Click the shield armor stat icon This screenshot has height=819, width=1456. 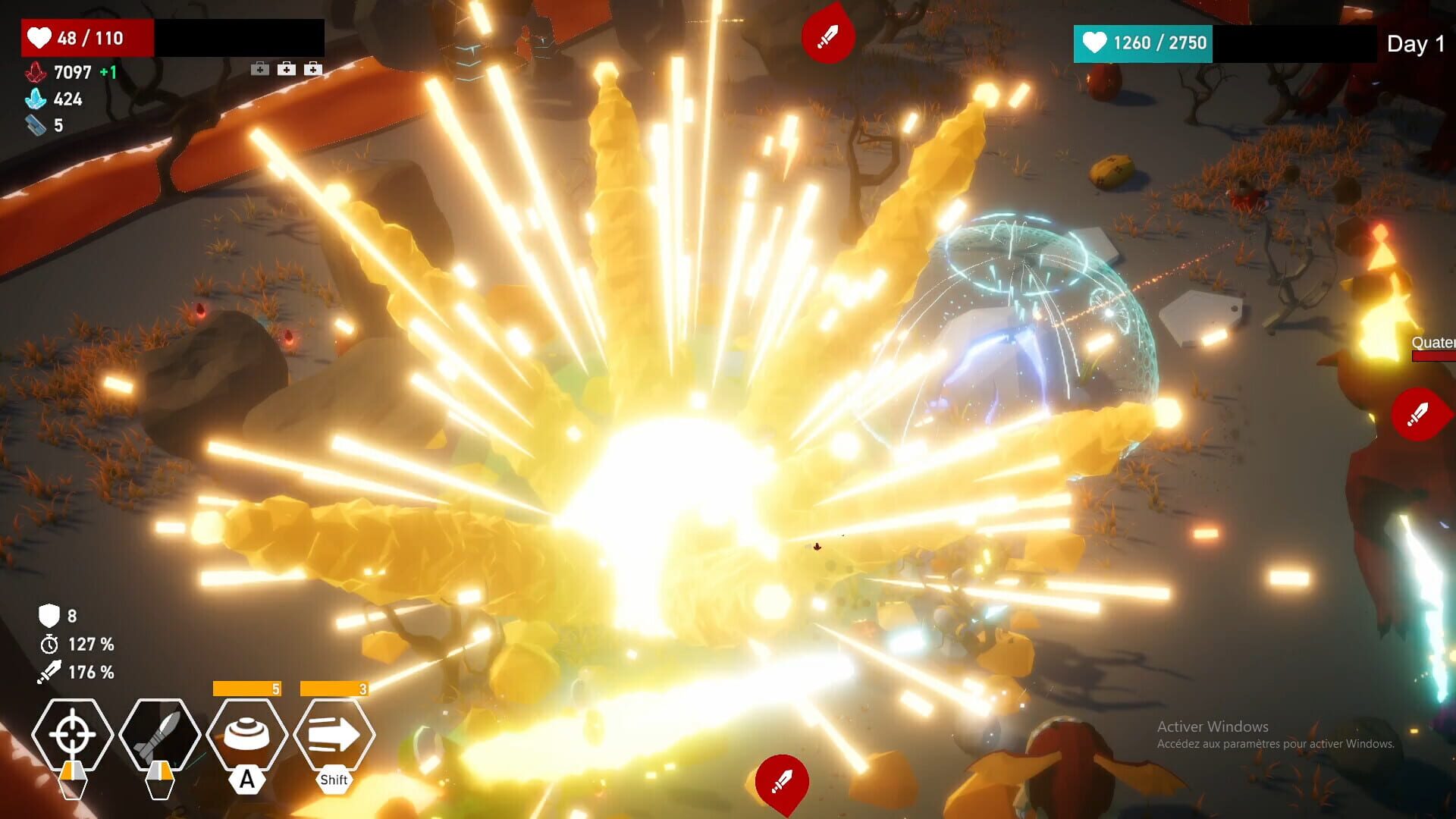[49, 618]
